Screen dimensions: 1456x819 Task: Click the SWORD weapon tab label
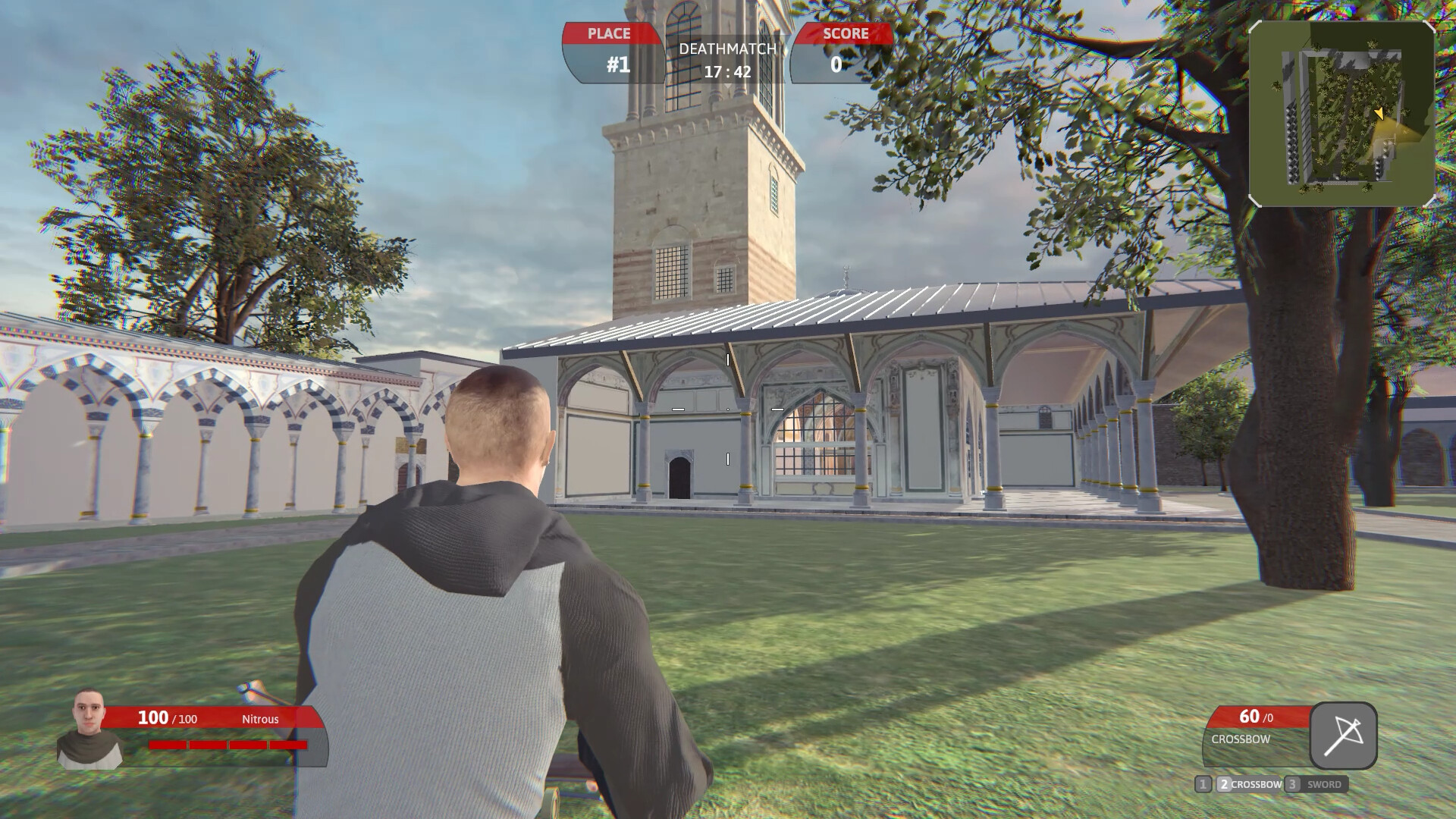tap(1324, 785)
